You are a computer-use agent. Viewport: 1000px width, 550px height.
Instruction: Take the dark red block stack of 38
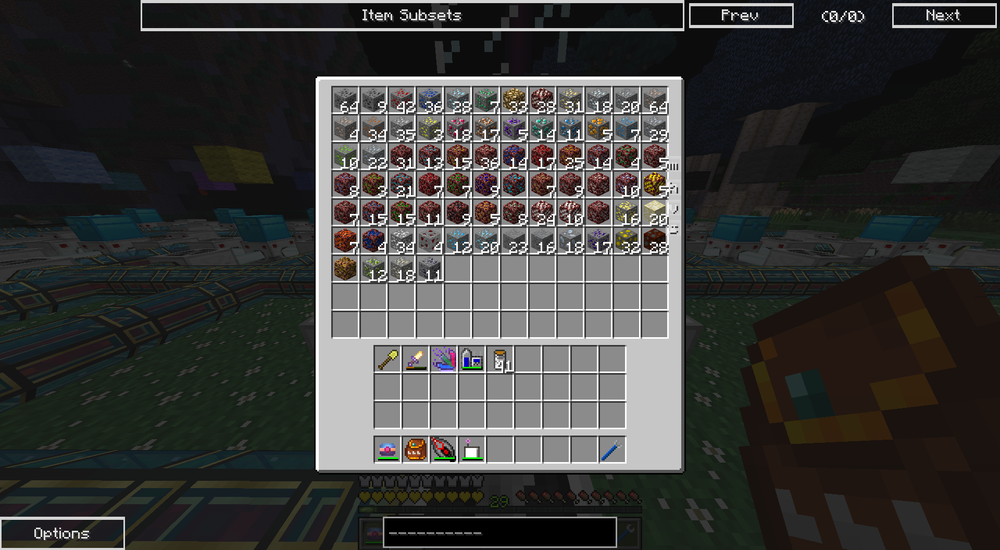point(655,240)
